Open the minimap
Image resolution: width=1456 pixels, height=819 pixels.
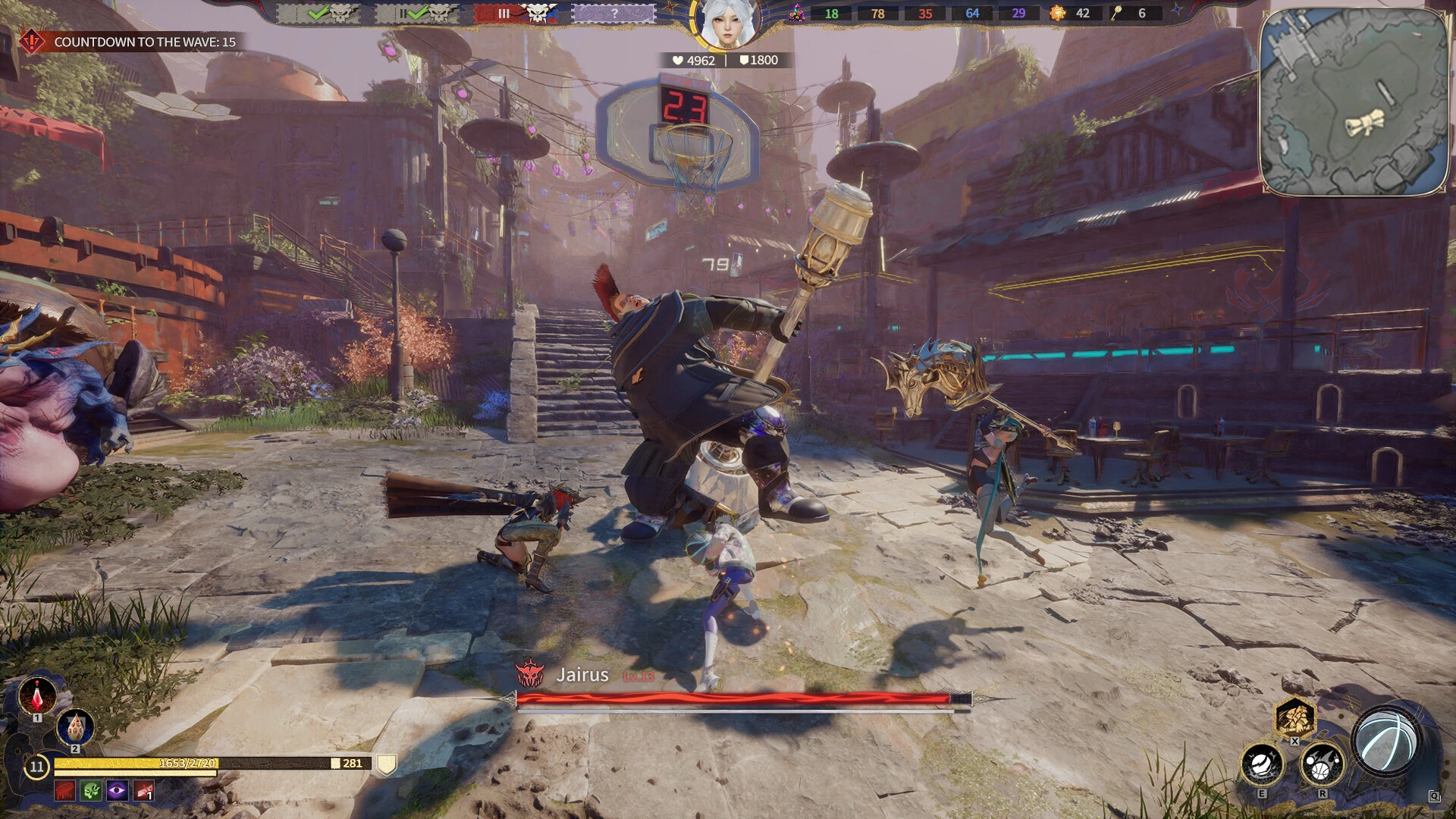point(1354,102)
